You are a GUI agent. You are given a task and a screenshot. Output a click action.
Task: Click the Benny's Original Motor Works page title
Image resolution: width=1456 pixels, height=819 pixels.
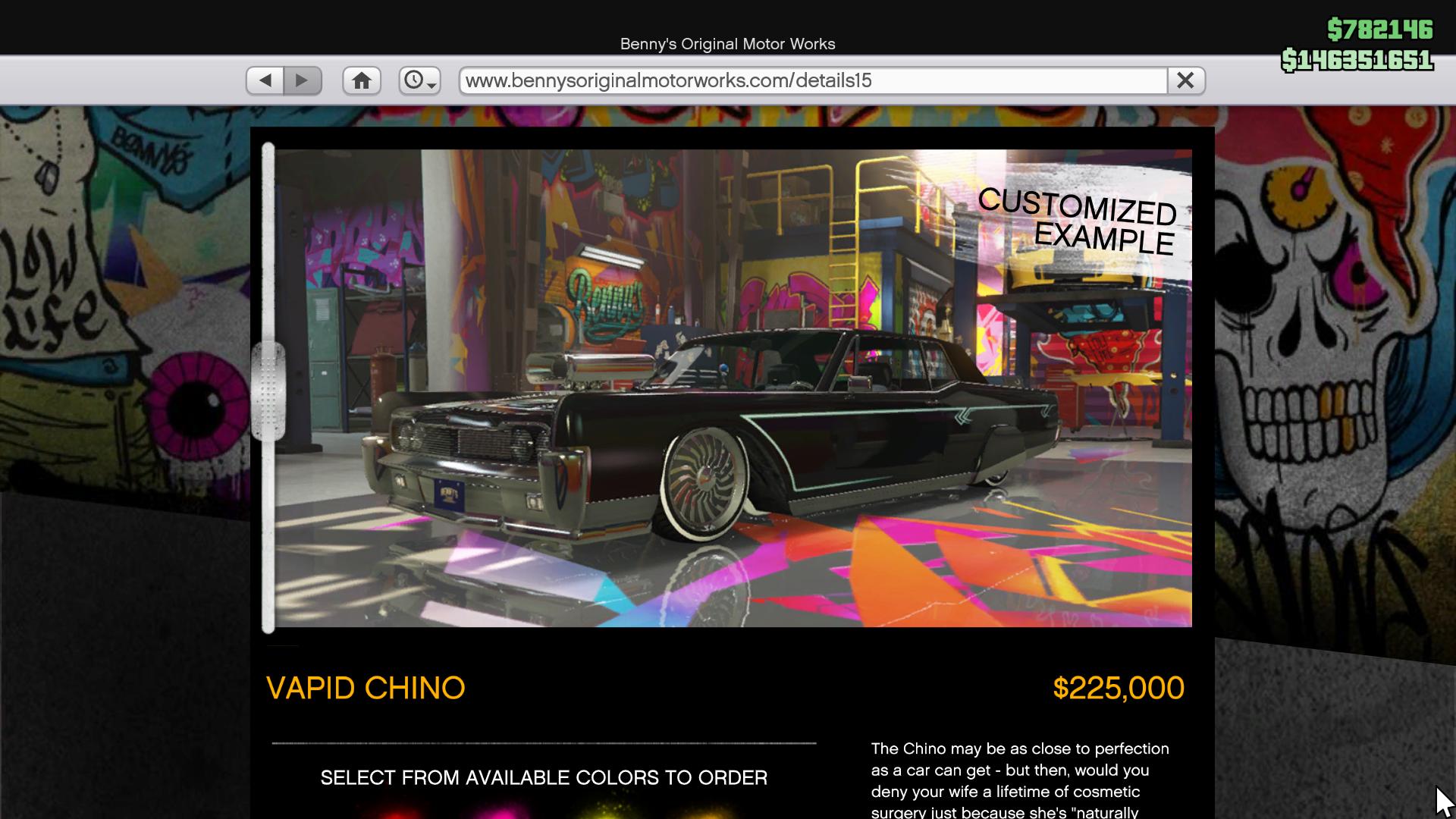pos(727,43)
